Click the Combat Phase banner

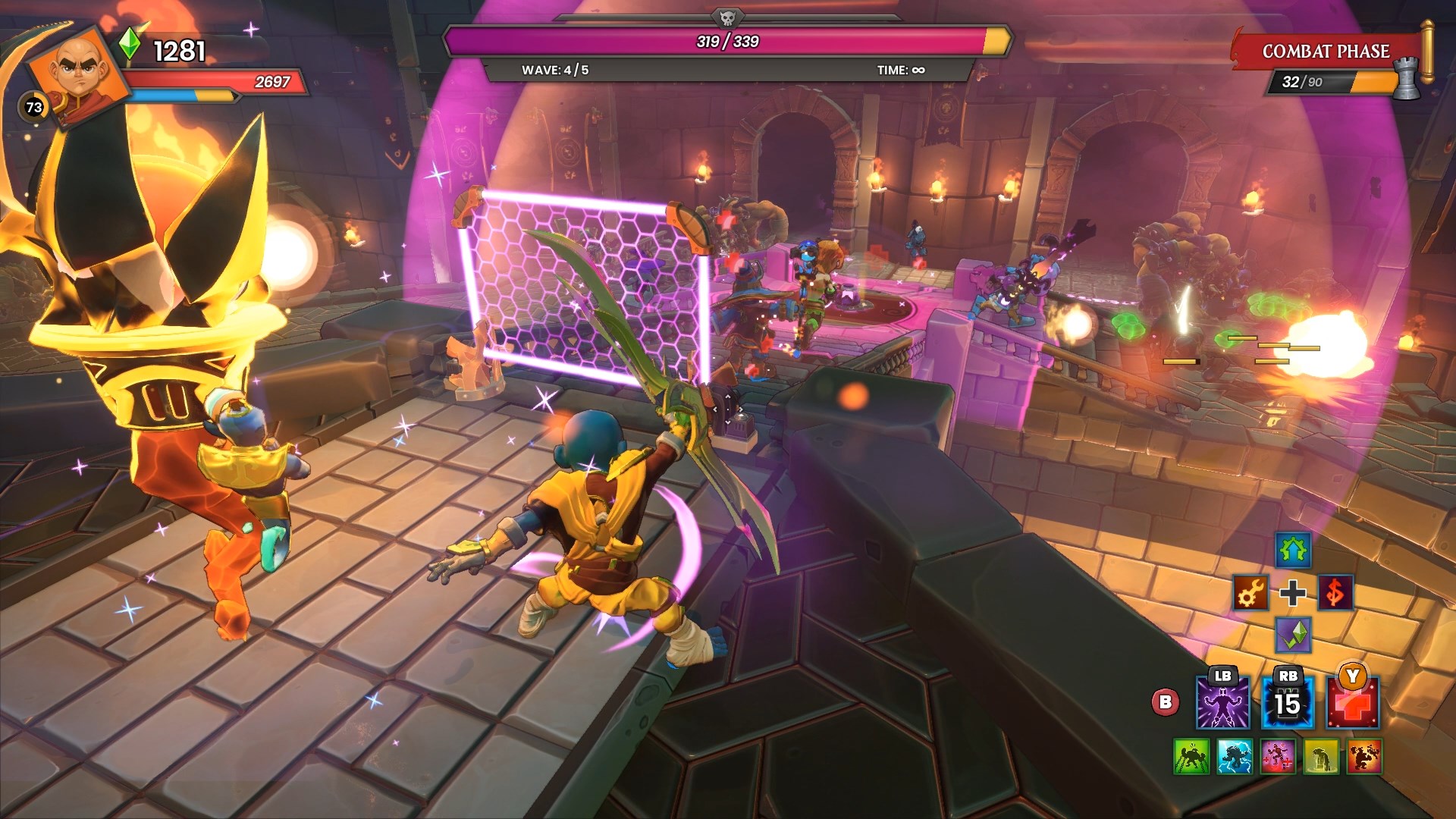pyautogui.click(x=1326, y=52)
